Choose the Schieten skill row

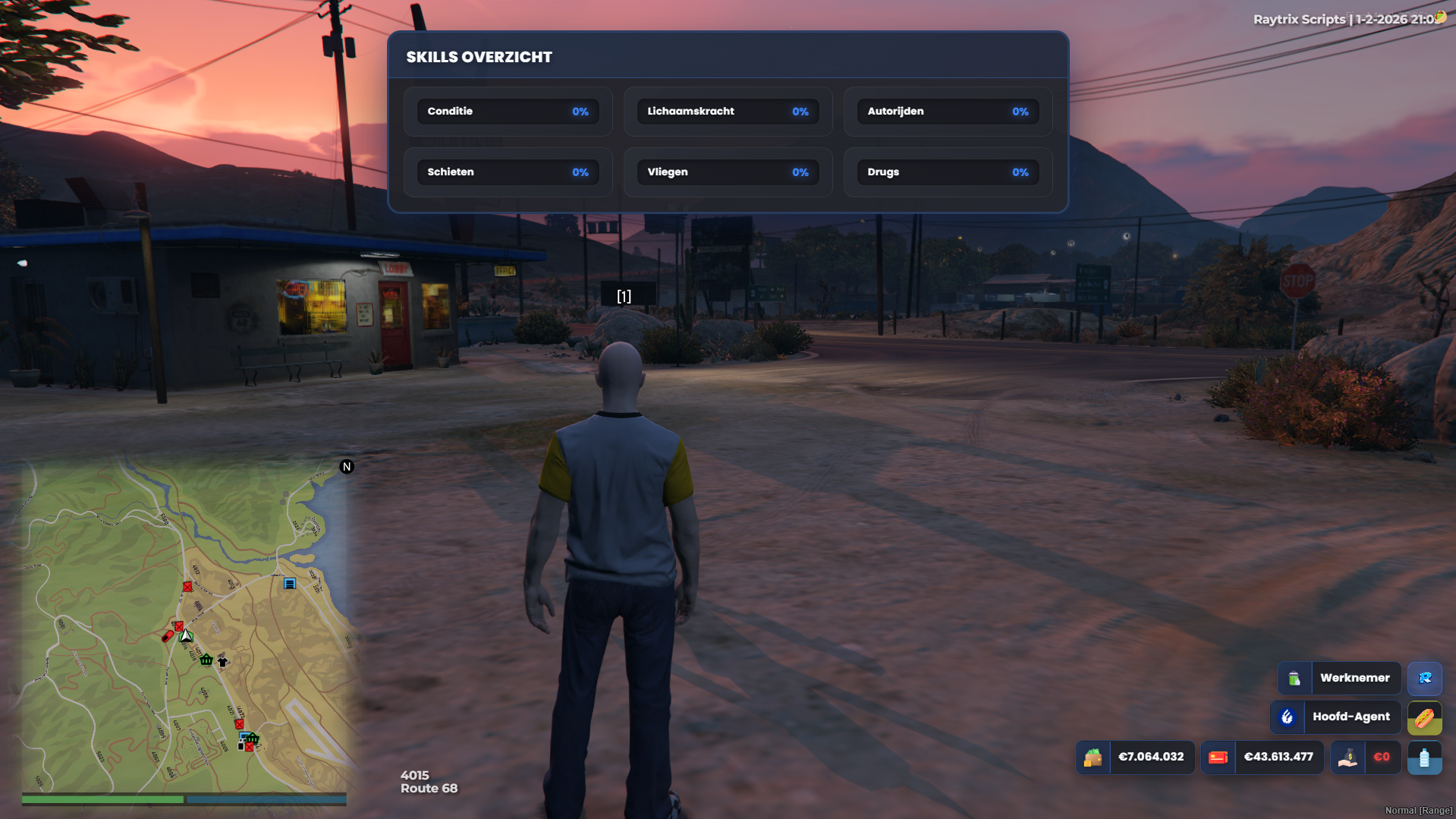[508, 172]
